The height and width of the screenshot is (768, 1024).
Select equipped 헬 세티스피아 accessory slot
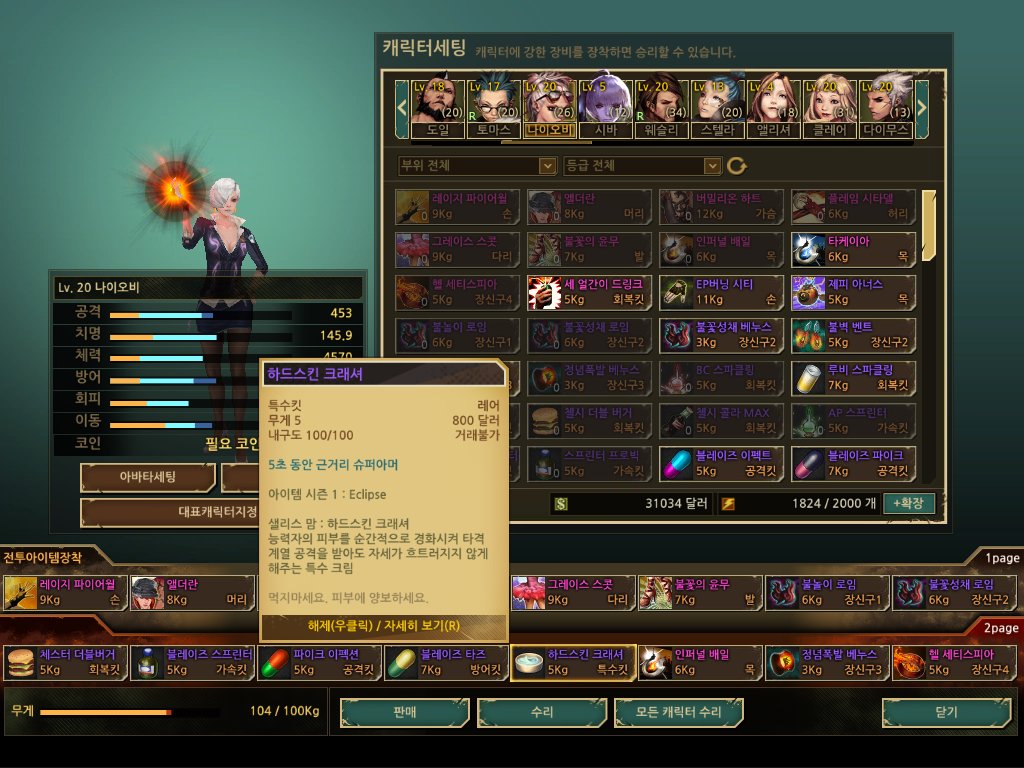point(954,662)
